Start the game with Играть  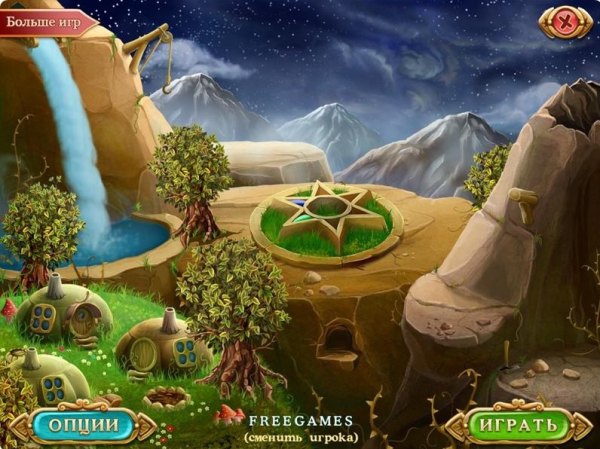(517, 425)
